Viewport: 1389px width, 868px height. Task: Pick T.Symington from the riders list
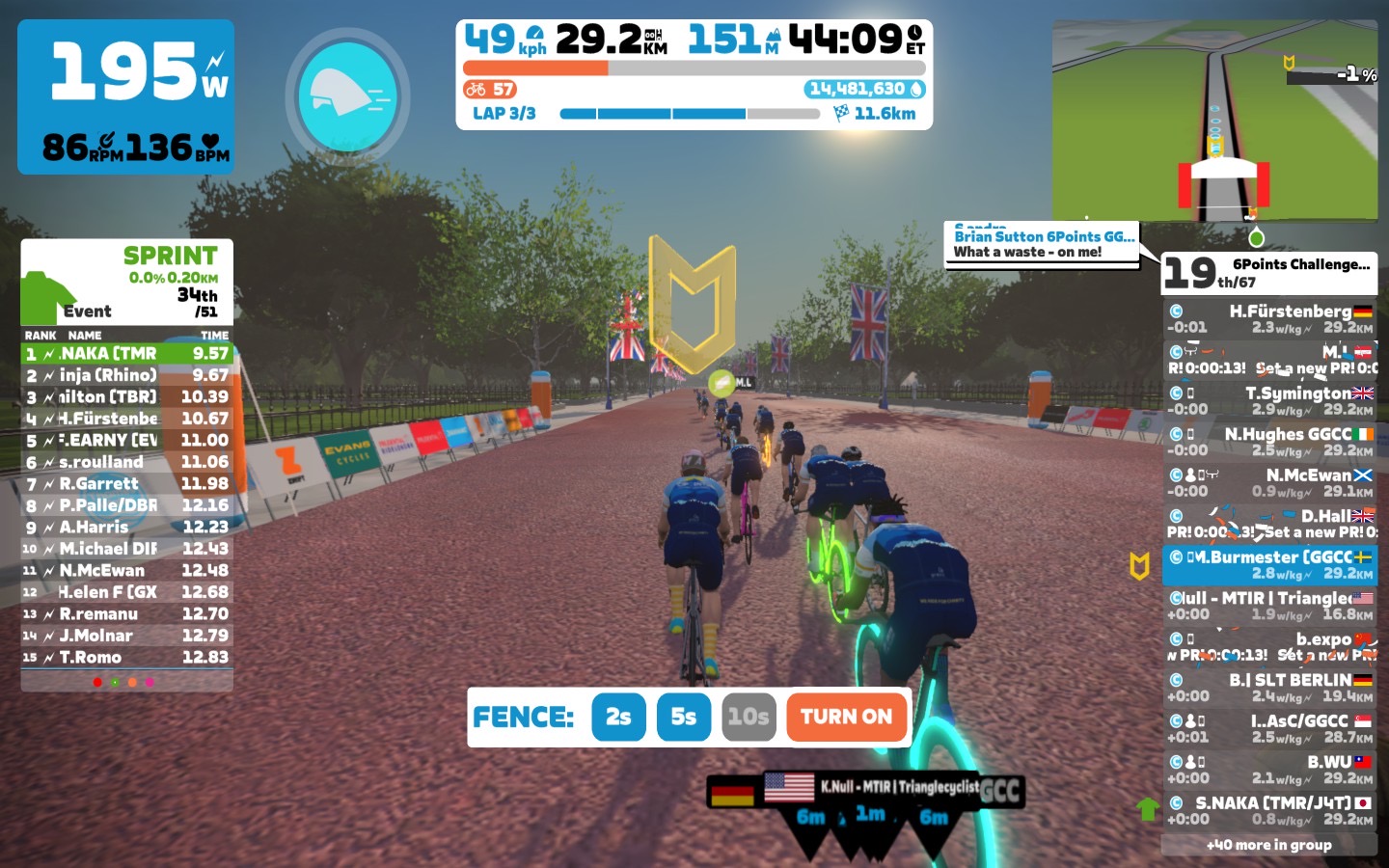coord(1268,401)
